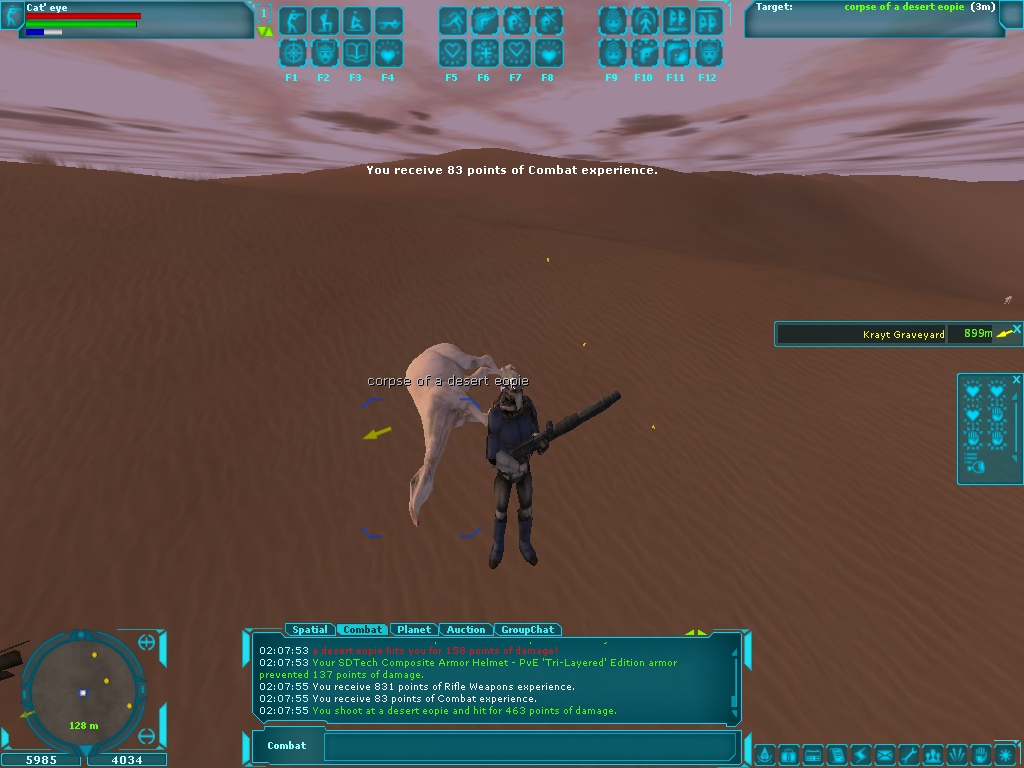Activate the prone rifle ability on F4

(388, 21)
